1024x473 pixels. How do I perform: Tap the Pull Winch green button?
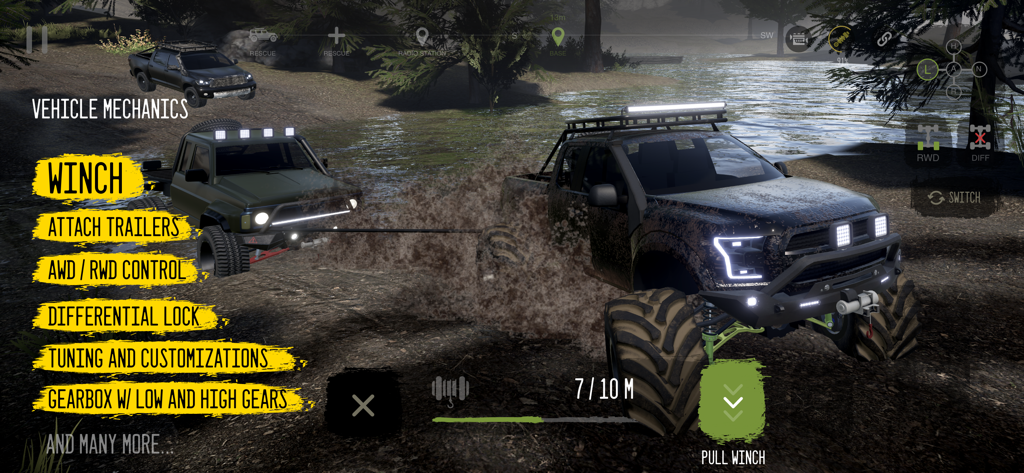click(x=733, y=402)
